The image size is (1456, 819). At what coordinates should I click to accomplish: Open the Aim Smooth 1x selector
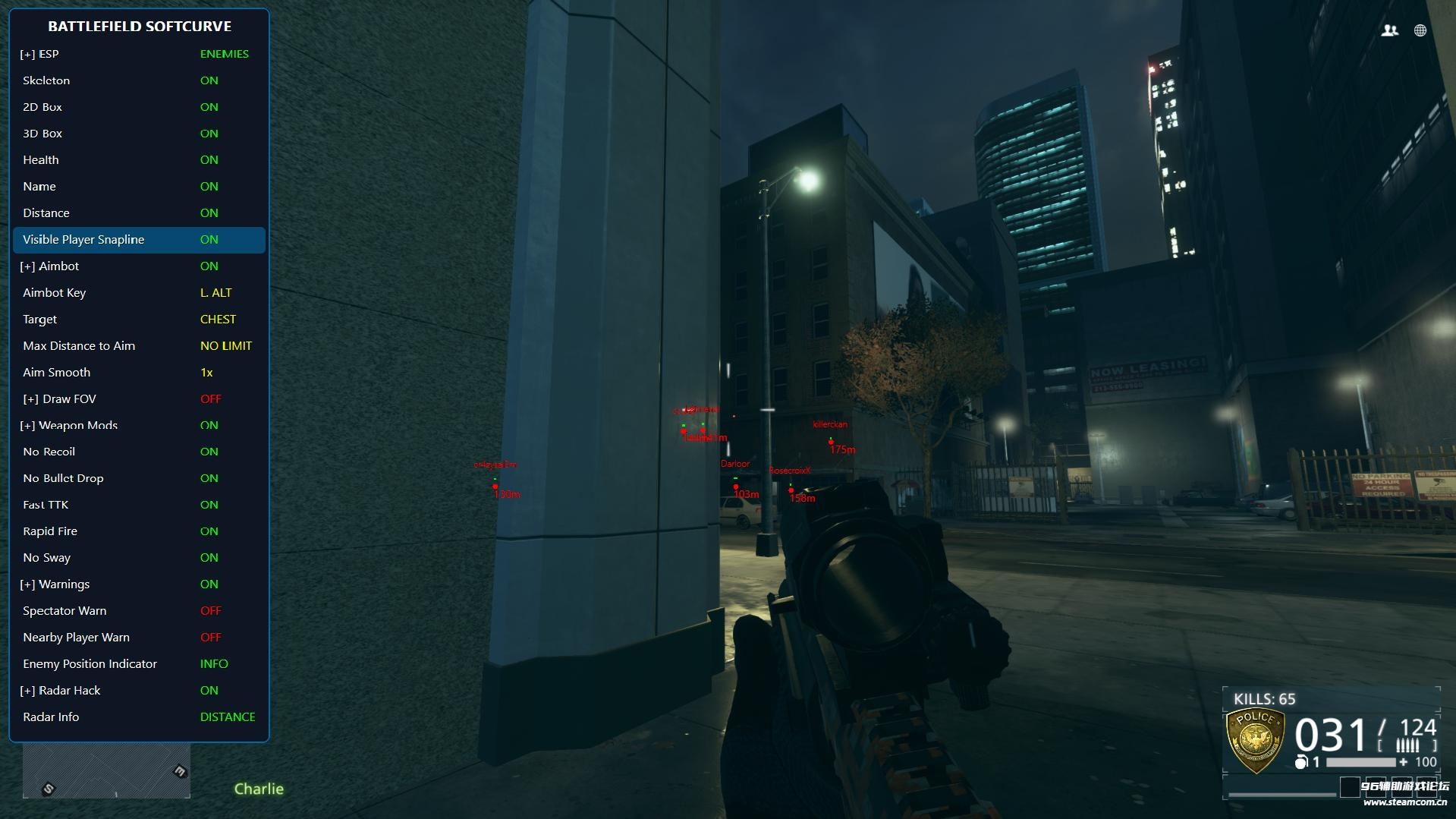tap(208, 372)
